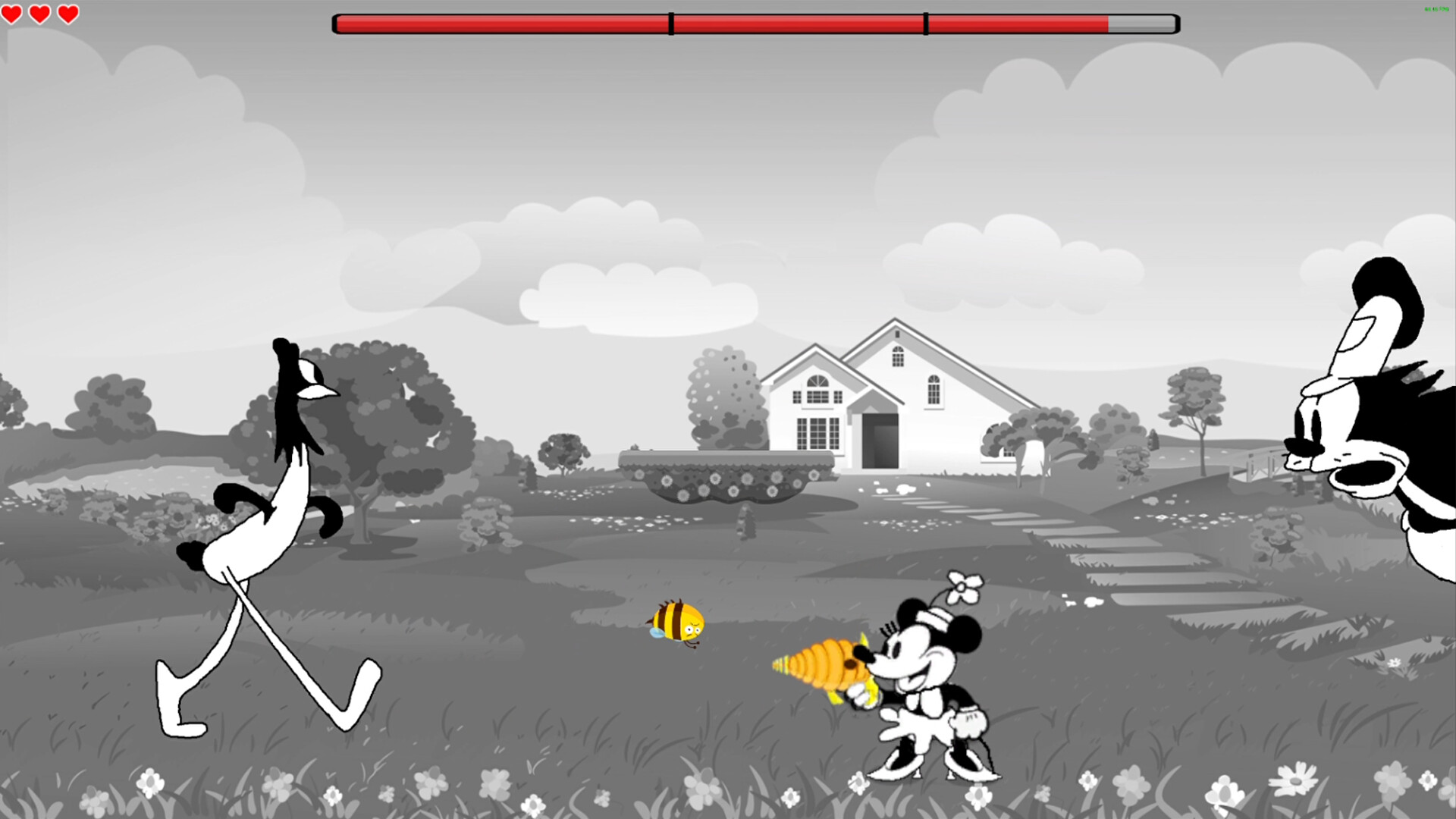Click the middle heart life icon

(40, 13)
